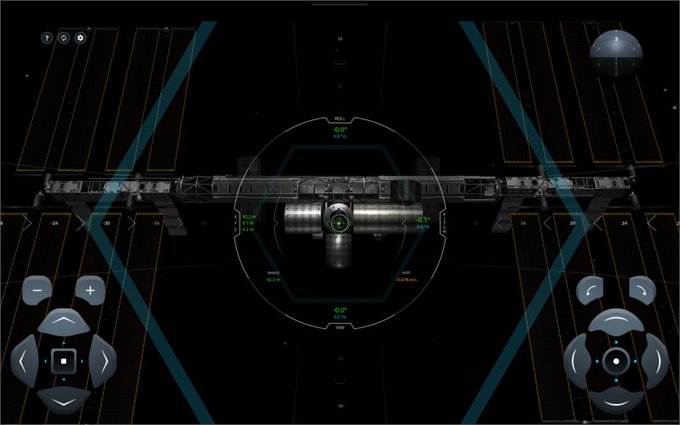Open the question mark help button
Image resolution: width=680 pixels, height=425 pixels.
[x=47, y=37]
